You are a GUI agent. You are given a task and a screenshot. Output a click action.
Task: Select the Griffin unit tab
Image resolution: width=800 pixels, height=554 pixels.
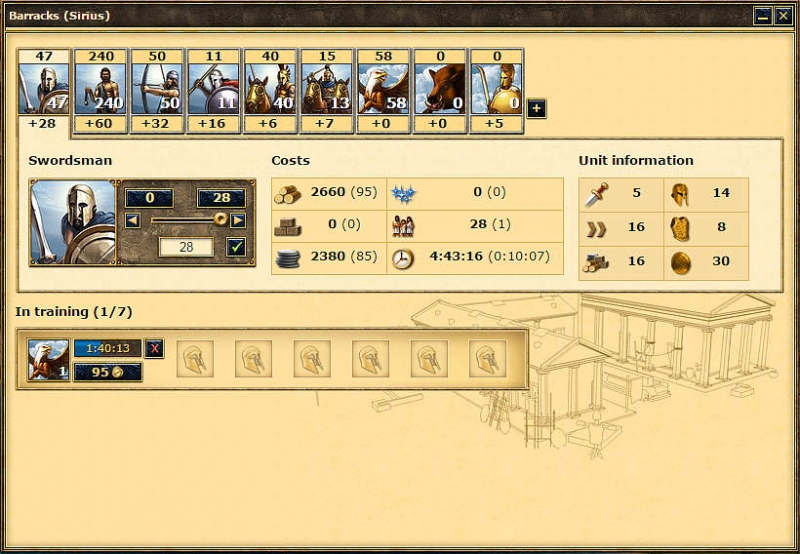coord(383,89)
